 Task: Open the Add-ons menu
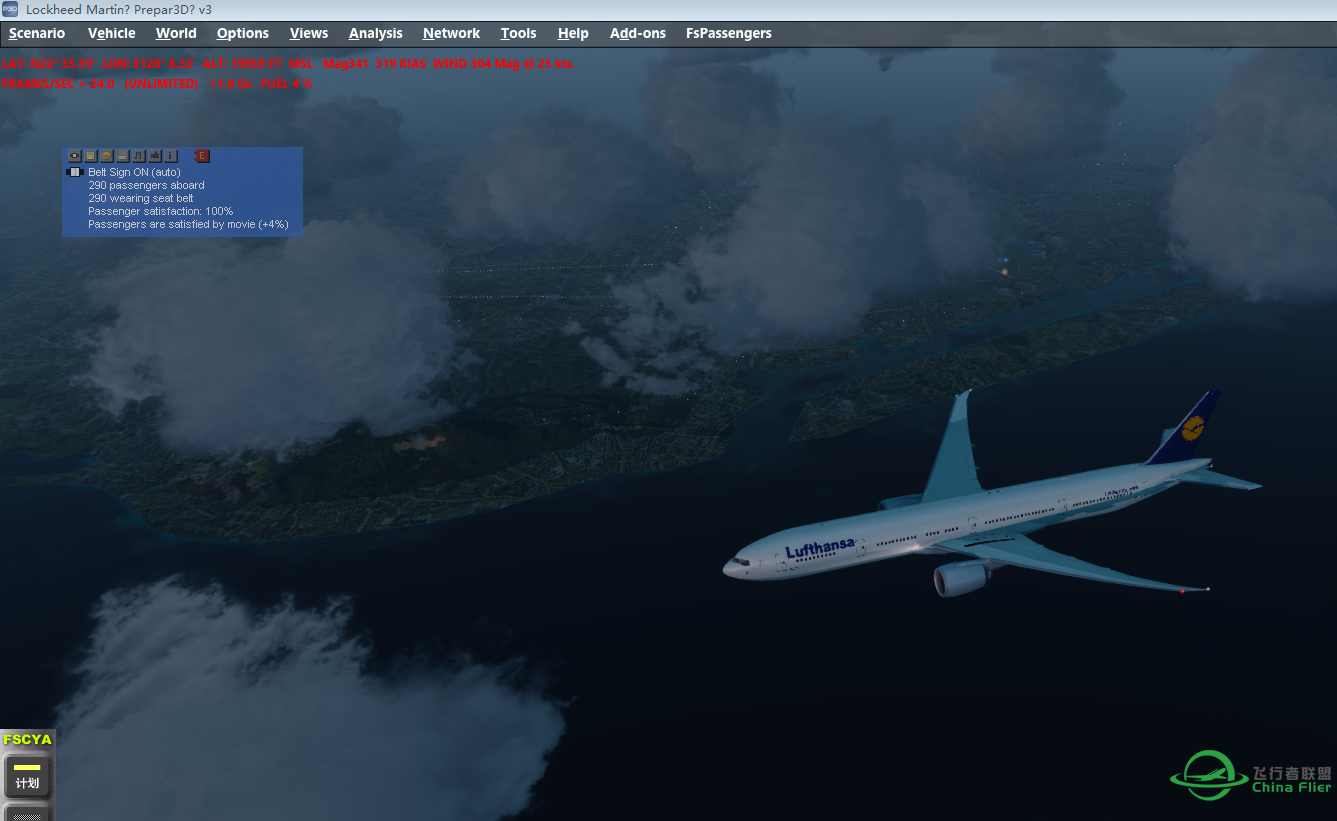tap(638, 33)
